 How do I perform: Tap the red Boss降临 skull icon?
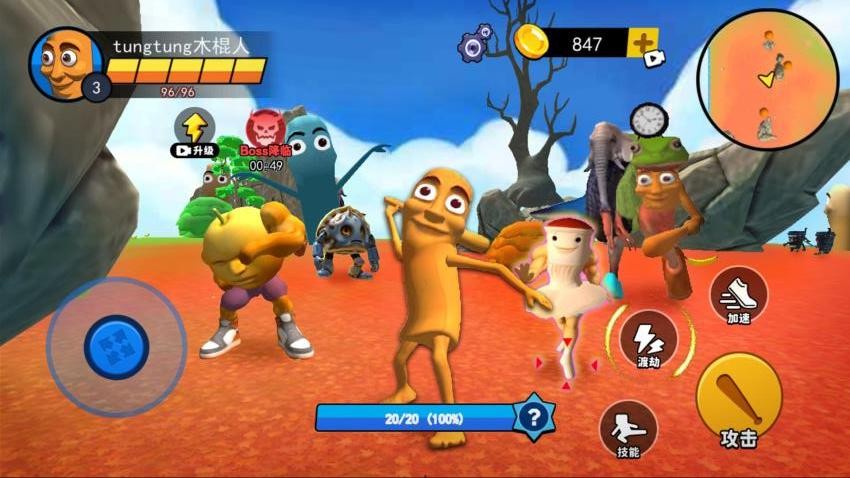(x=265, y=129)
